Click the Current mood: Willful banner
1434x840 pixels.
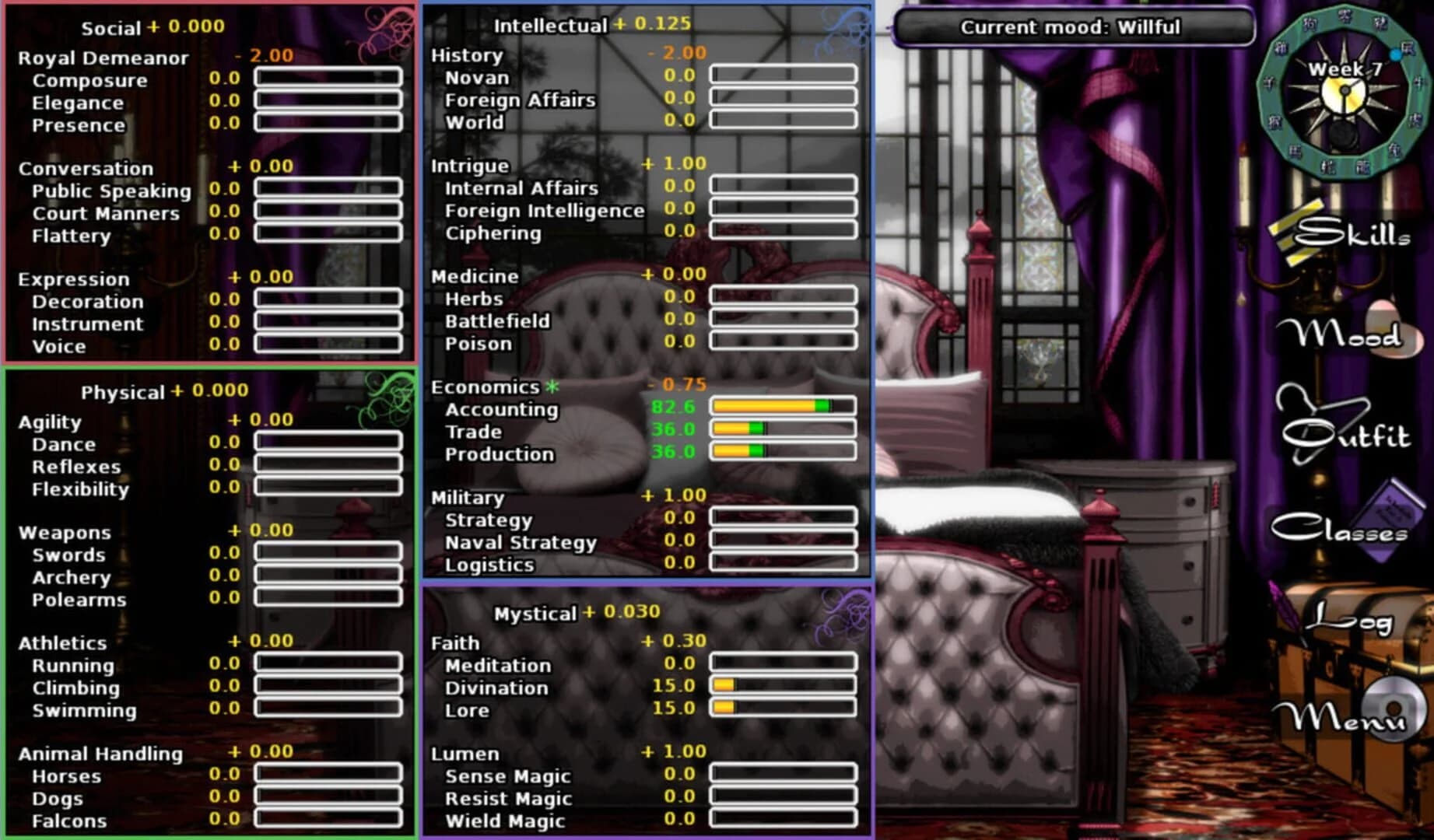1072,28
